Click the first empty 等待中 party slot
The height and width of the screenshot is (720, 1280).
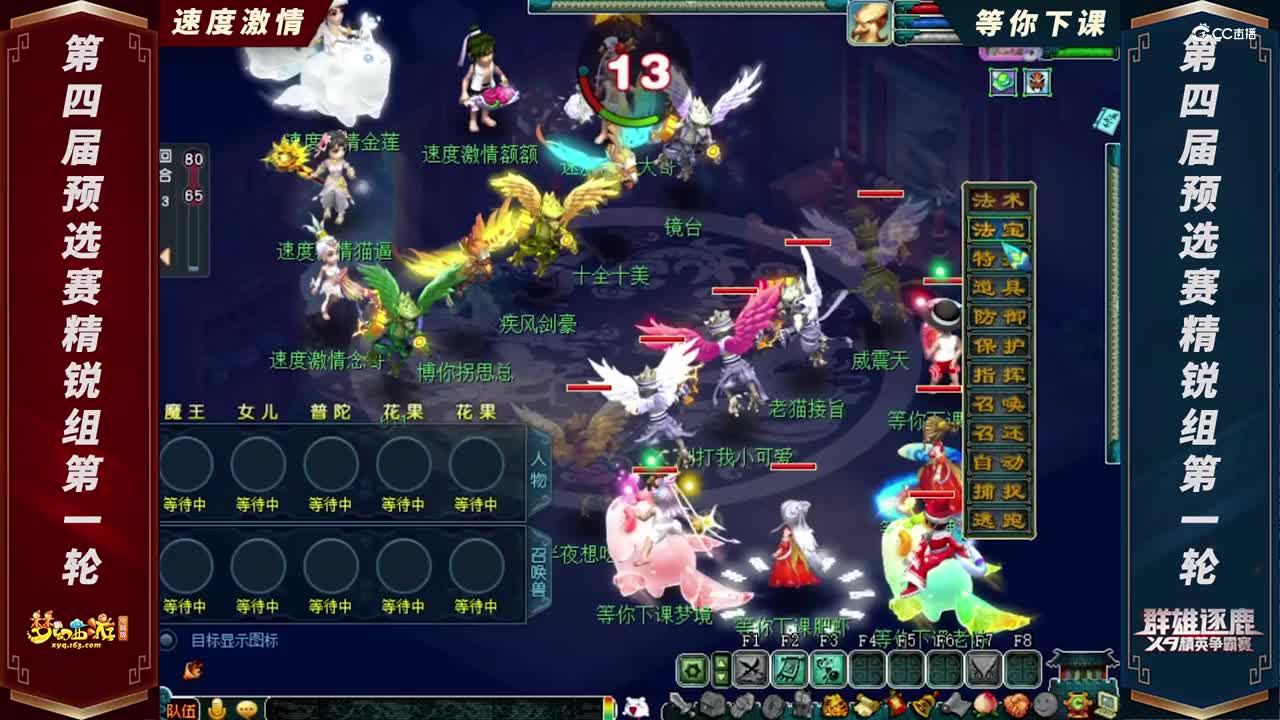(x=188, y=464)
